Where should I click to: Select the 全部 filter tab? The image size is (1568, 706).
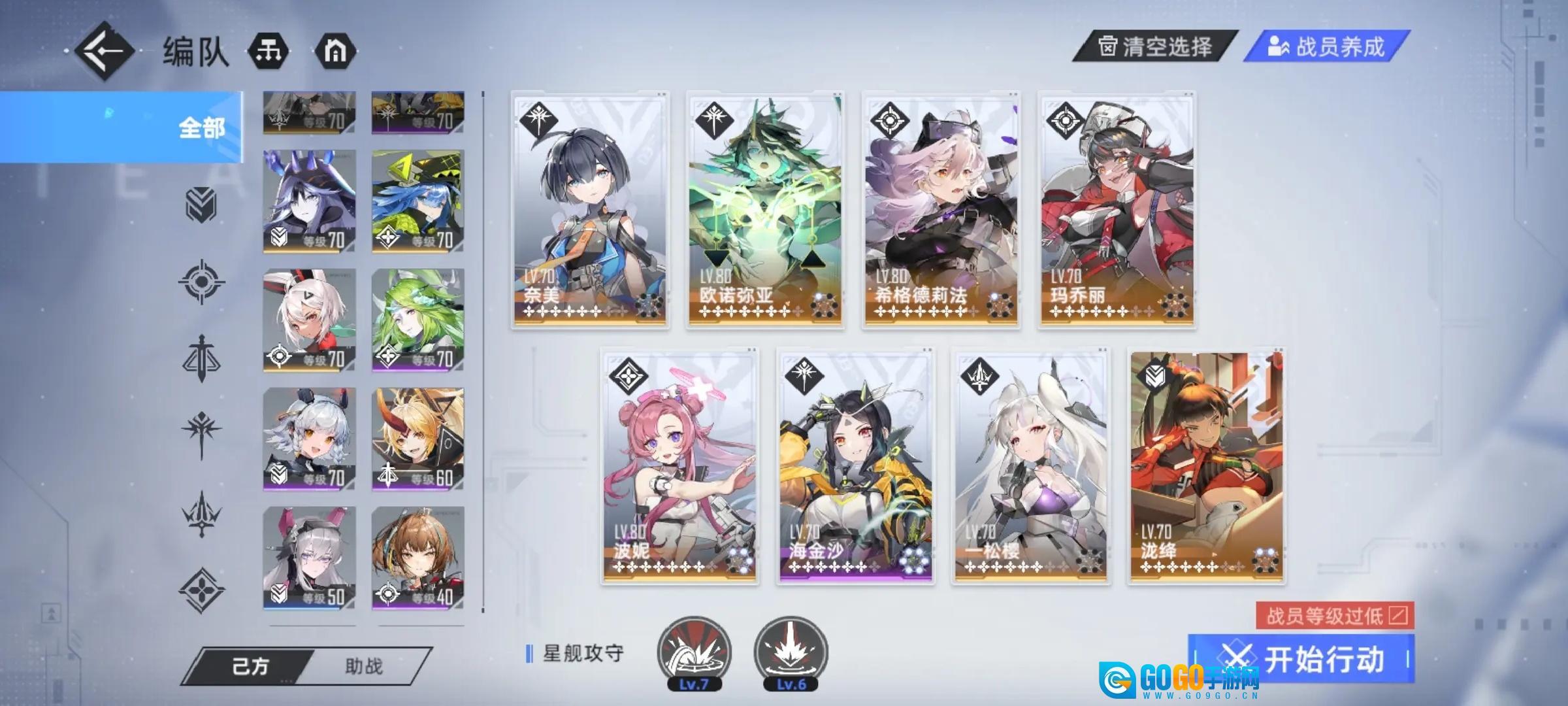[122, 127]
